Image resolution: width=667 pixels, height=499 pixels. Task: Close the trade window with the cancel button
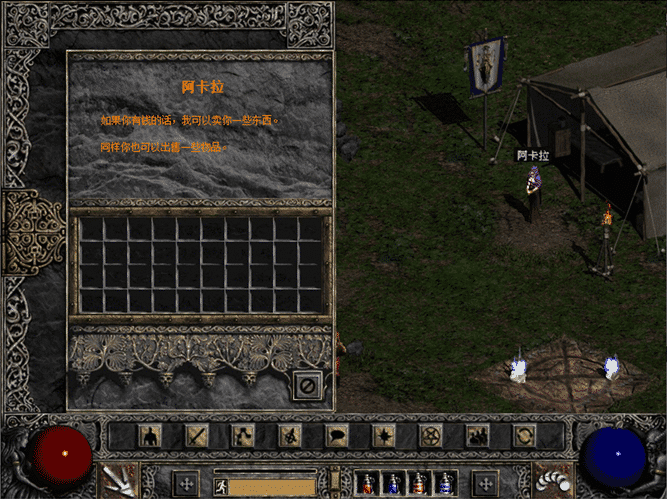point(308,384)
